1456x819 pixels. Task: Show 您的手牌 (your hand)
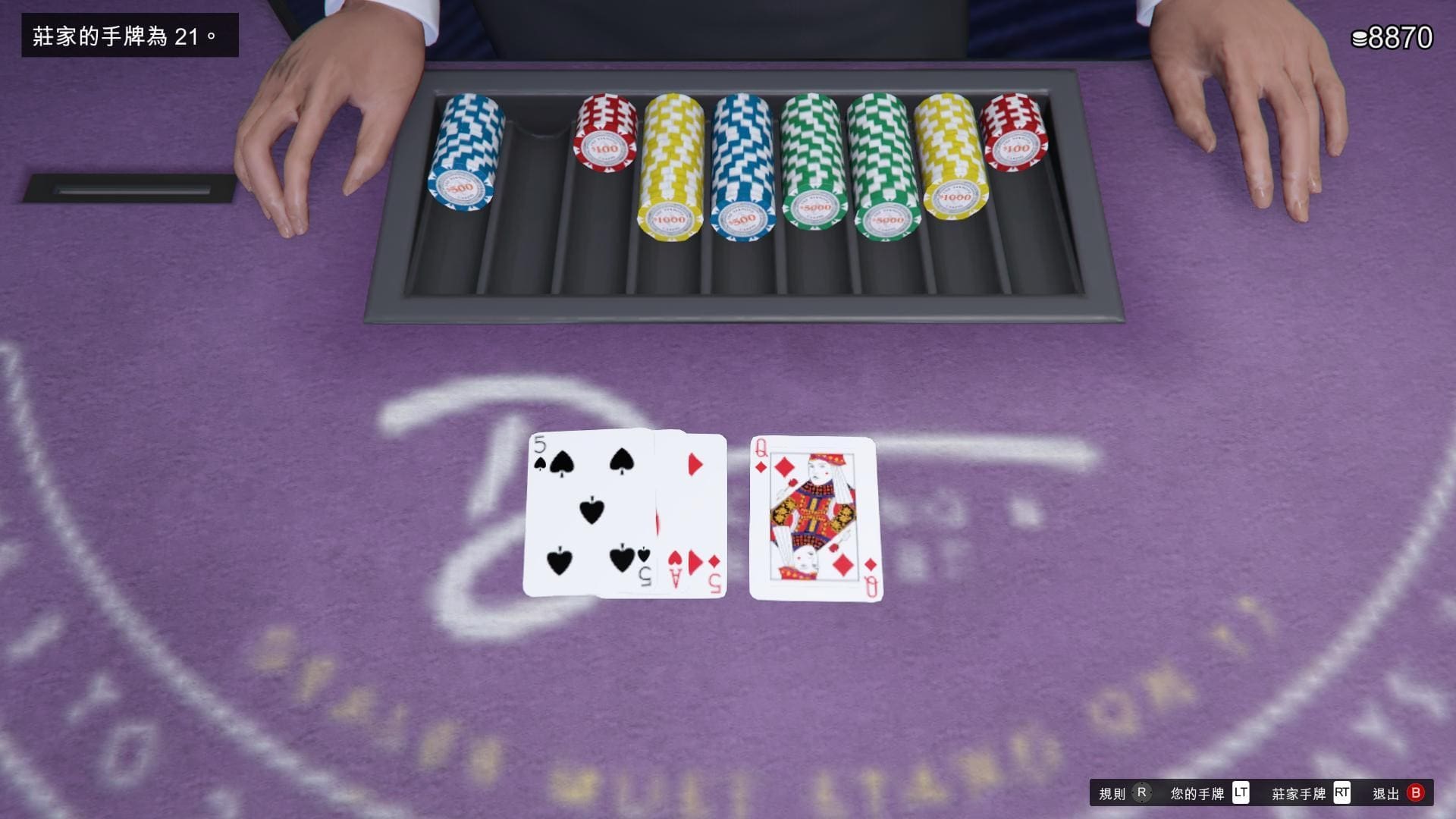tap(1209, 793)
